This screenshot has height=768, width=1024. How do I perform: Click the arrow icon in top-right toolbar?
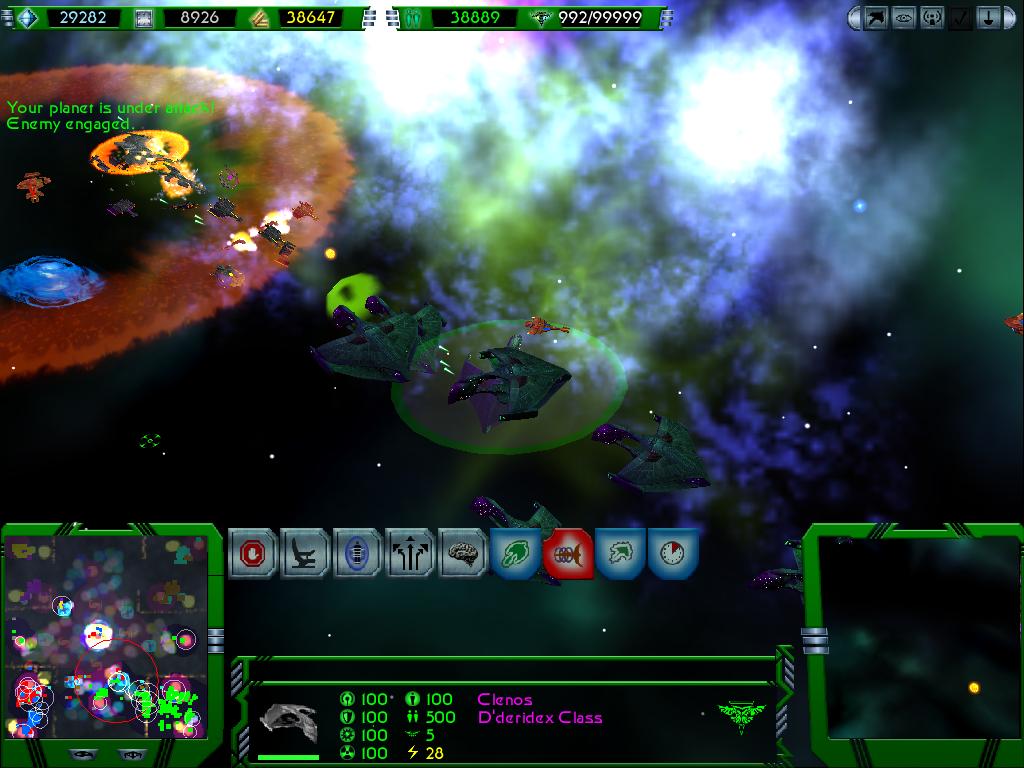coord(875,18)
